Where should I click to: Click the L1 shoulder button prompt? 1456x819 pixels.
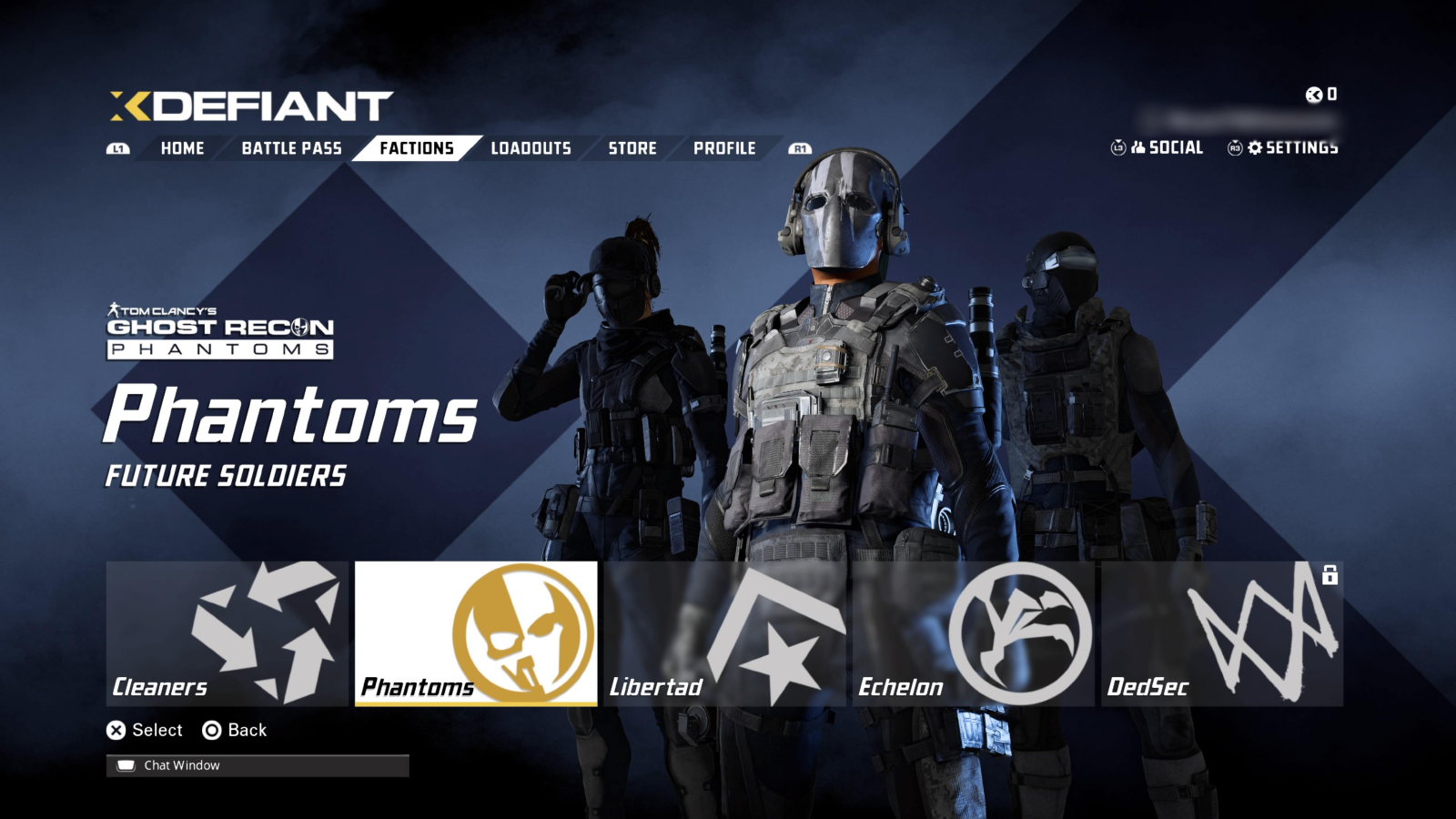tap(116, 147)
